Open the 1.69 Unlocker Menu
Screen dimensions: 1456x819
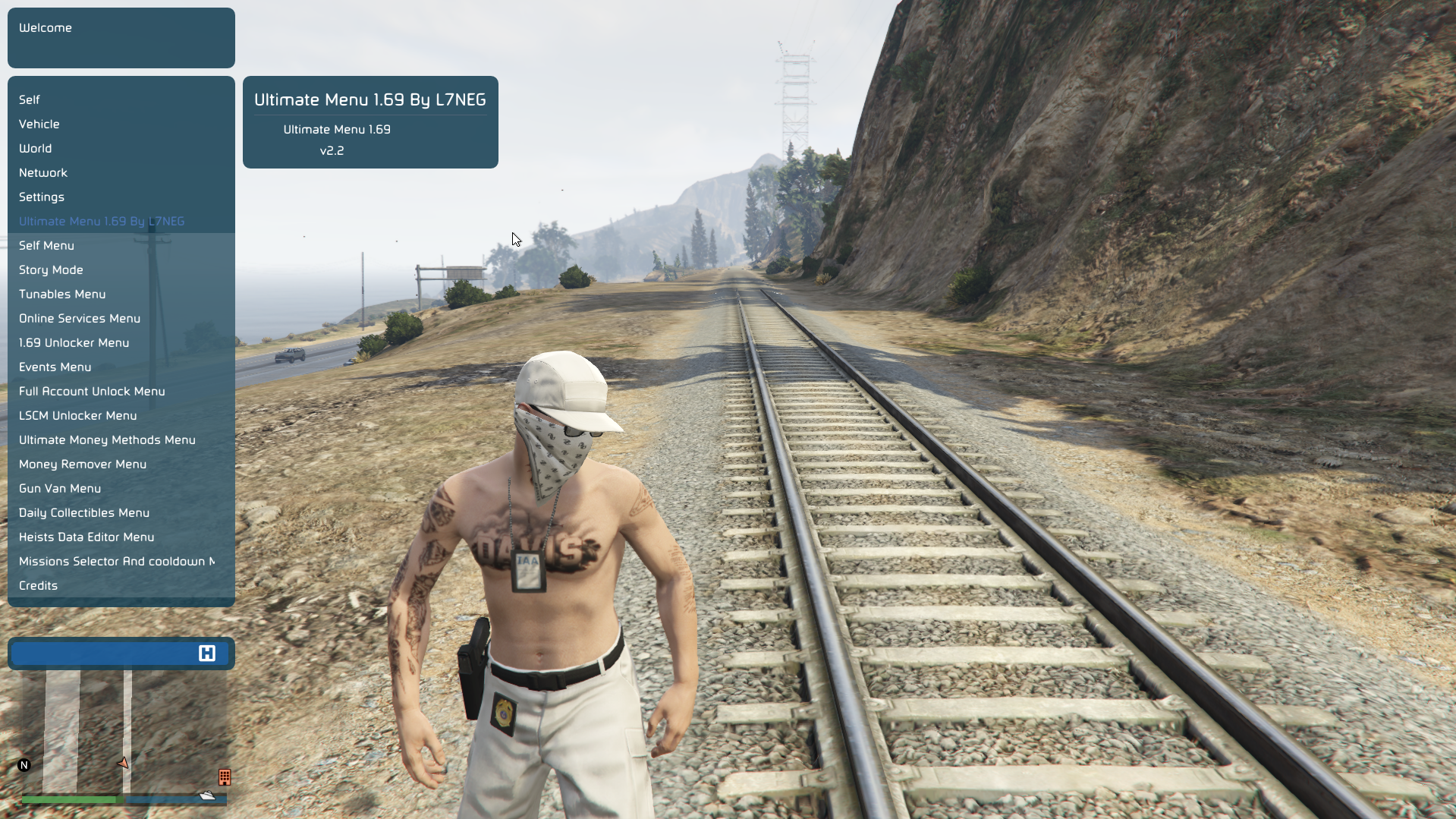click(x=74, y=342)
